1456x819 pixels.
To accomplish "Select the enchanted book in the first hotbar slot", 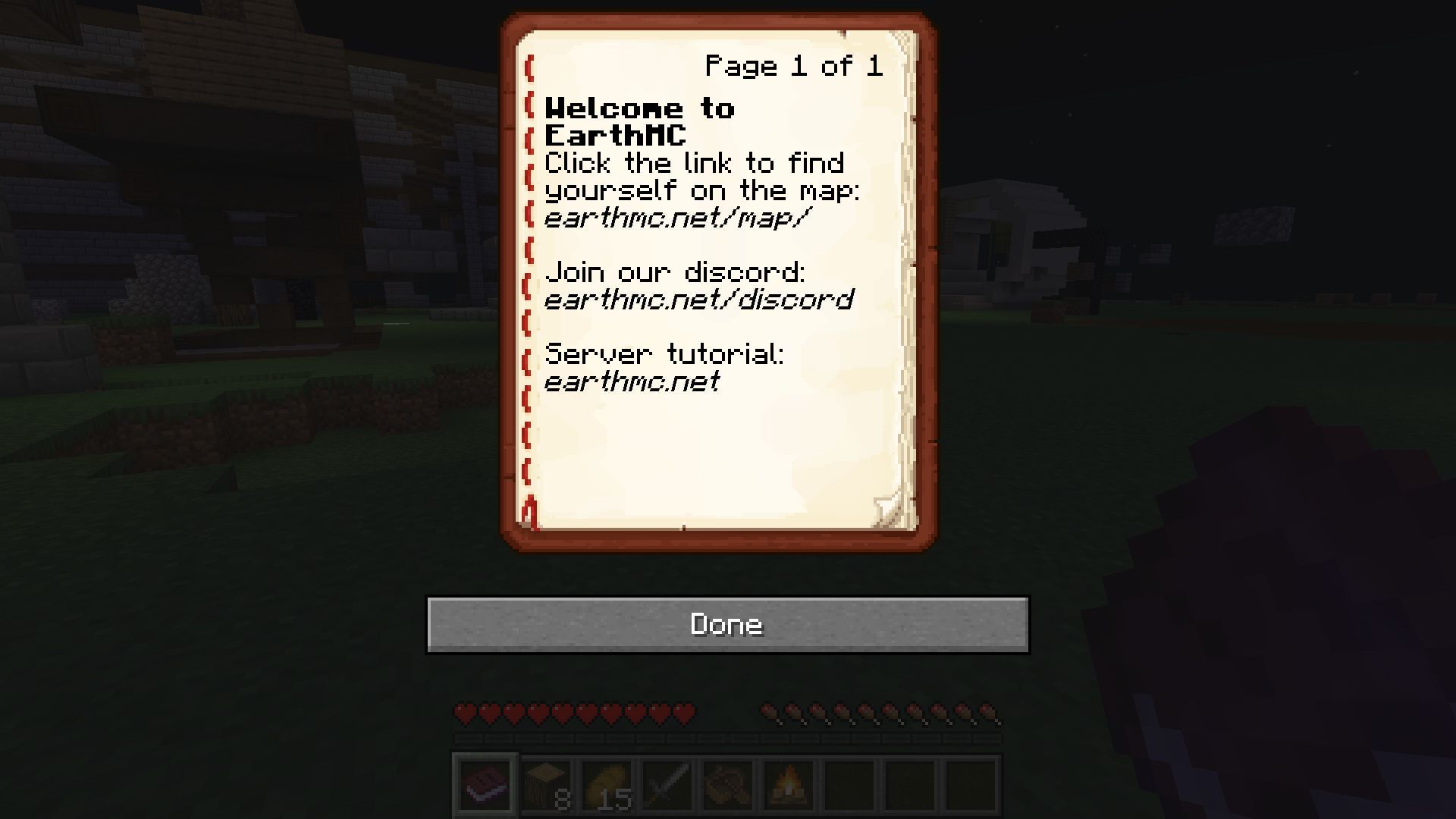I will point(485,785).
